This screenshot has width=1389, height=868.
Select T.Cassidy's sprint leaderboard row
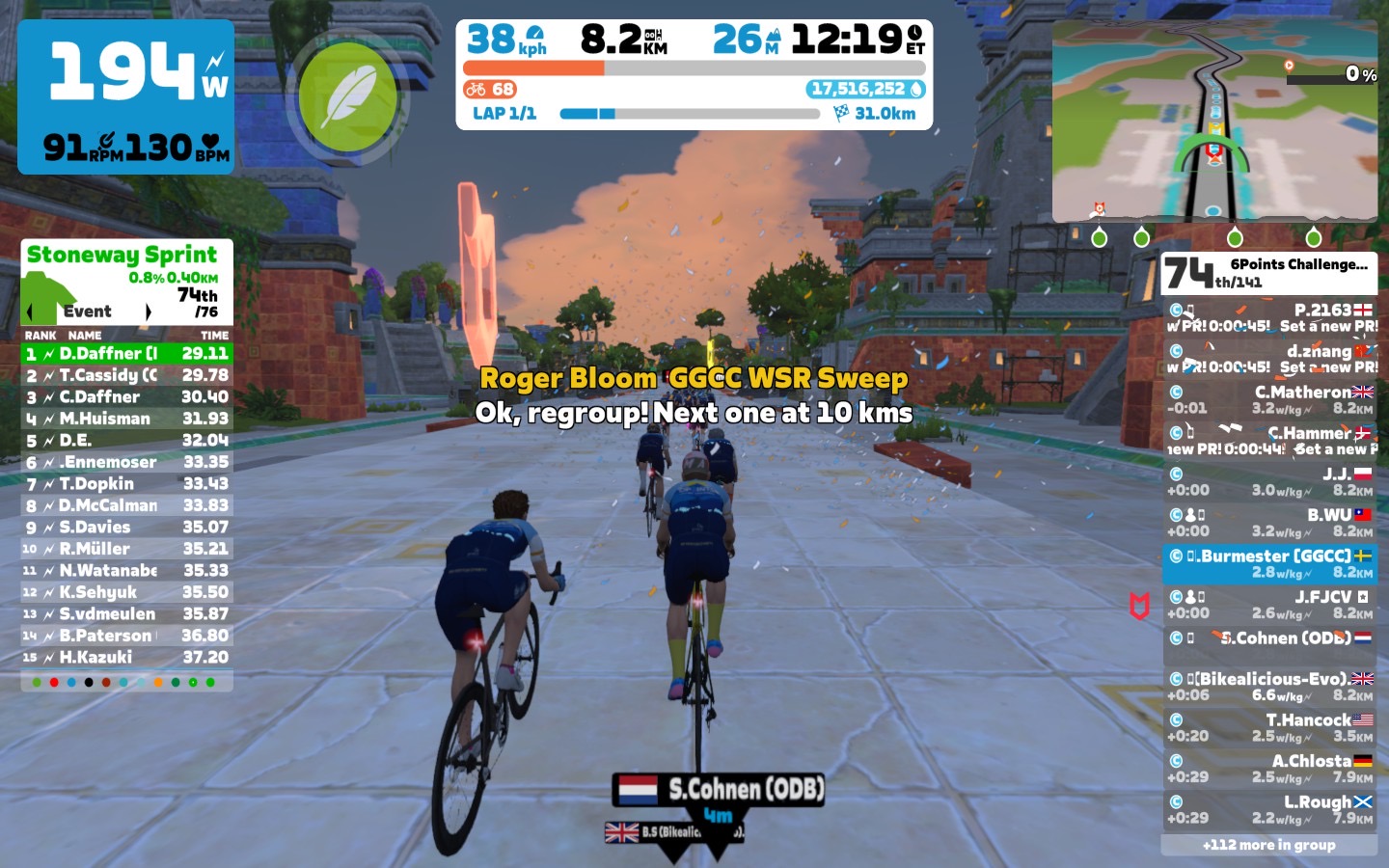[126, 375]
